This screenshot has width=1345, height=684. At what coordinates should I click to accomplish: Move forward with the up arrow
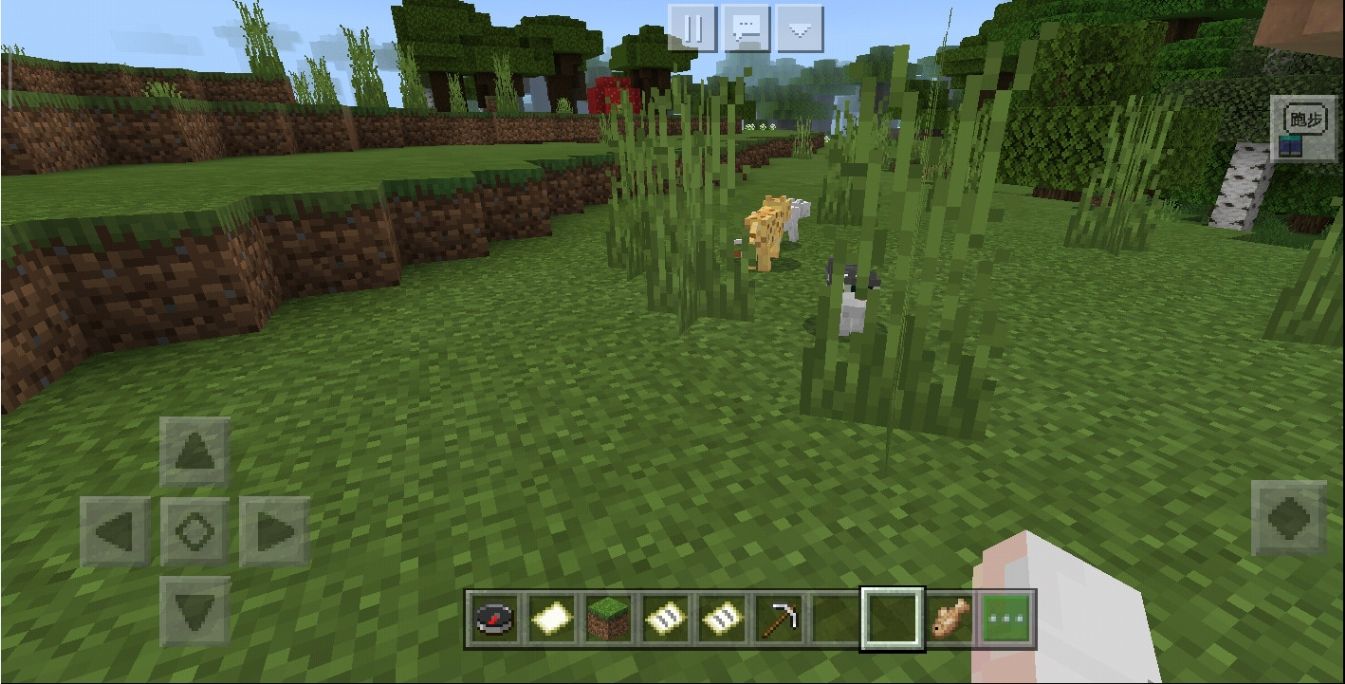(195, 452)
